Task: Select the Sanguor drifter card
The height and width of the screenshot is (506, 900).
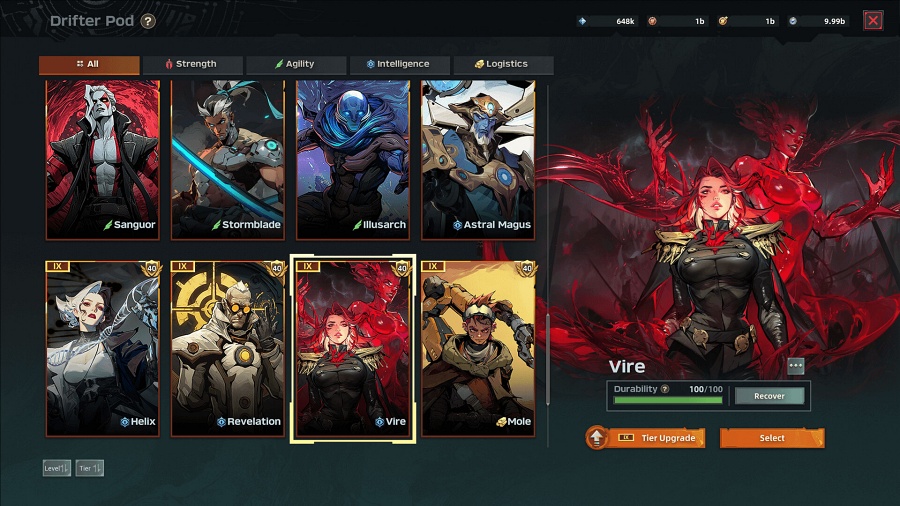Action: pos(103,160)
